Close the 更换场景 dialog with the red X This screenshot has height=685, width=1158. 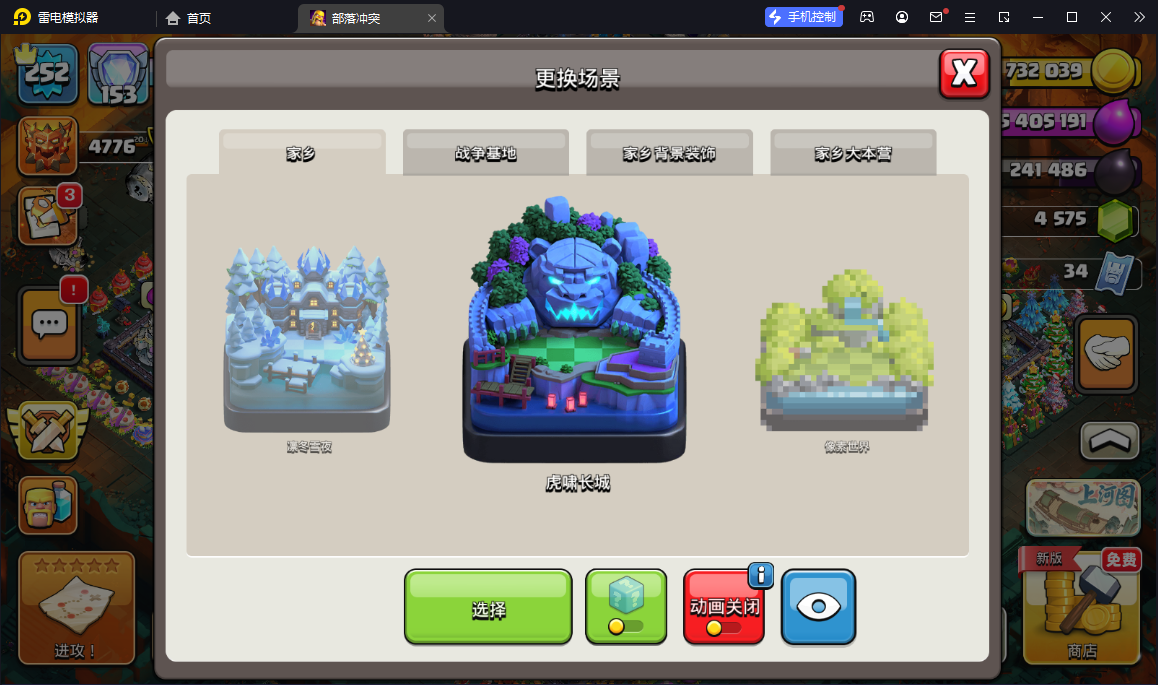pos(964,73)
